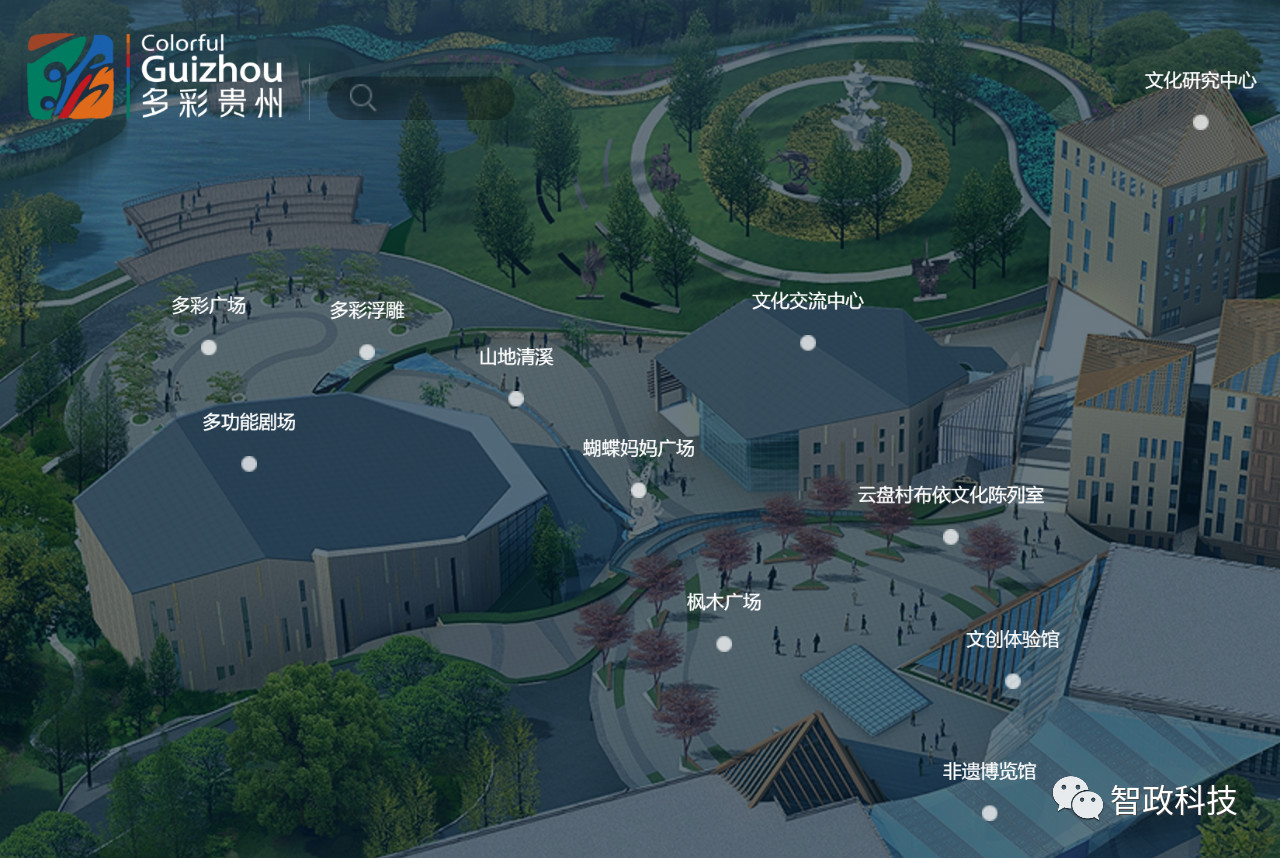Open the 文创体验馆 hotspot
Viewport: 1280px width, 858px height.
click(x=1013, y=681)
